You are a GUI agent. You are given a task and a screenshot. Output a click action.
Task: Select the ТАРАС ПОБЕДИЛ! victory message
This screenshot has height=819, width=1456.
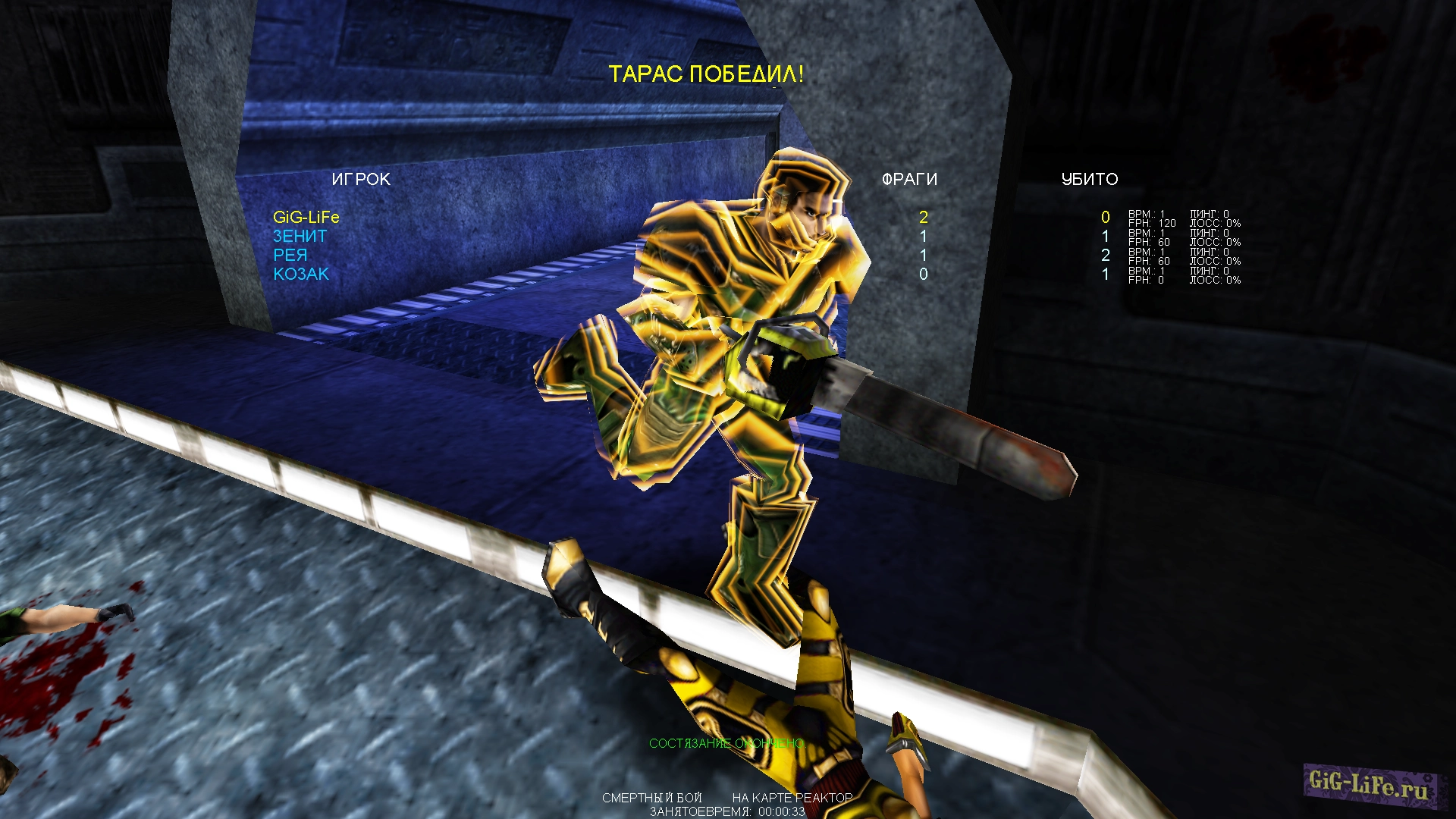pyautogui.click(x=708, y=74)
